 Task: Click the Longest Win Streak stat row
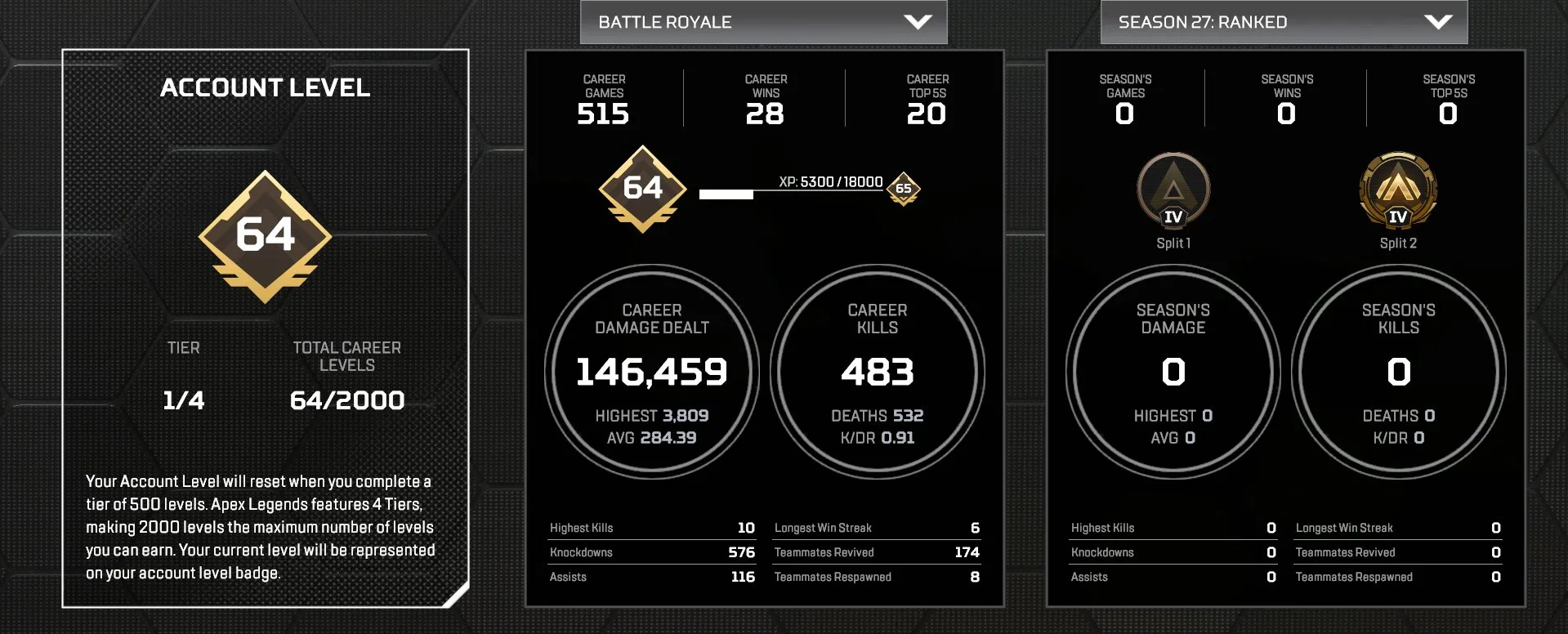tap(877, 528)
